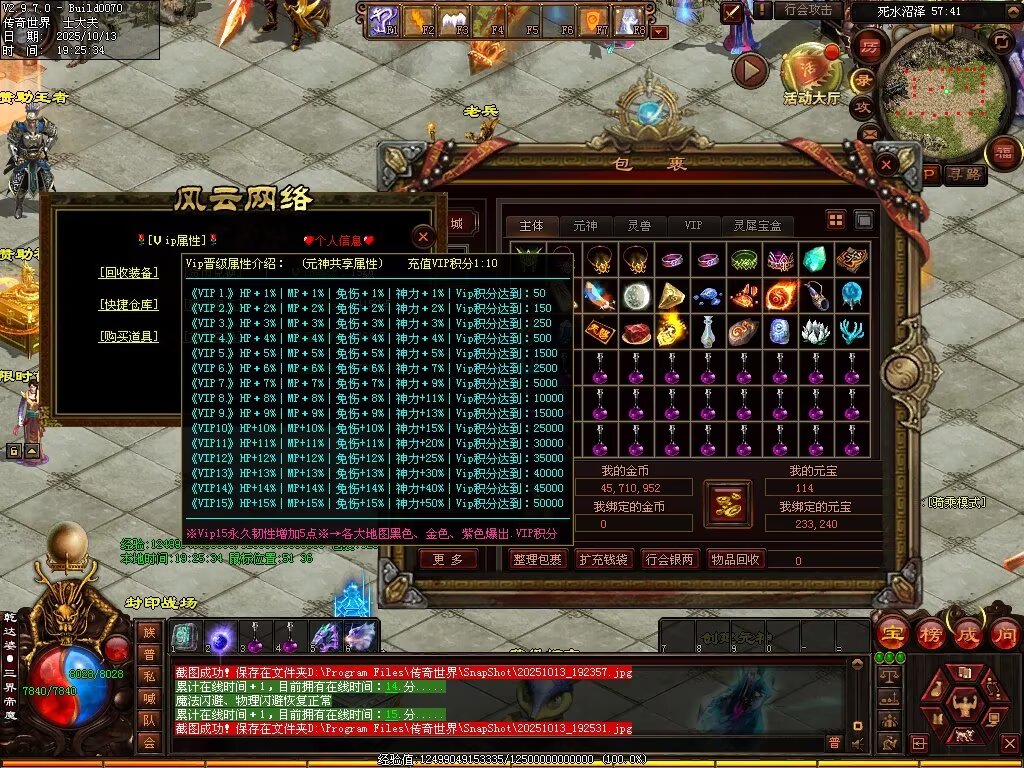Open the 快捷仓库 quick warehouse link
This screenshot has width=1024, height=768.
pos(128,304)
